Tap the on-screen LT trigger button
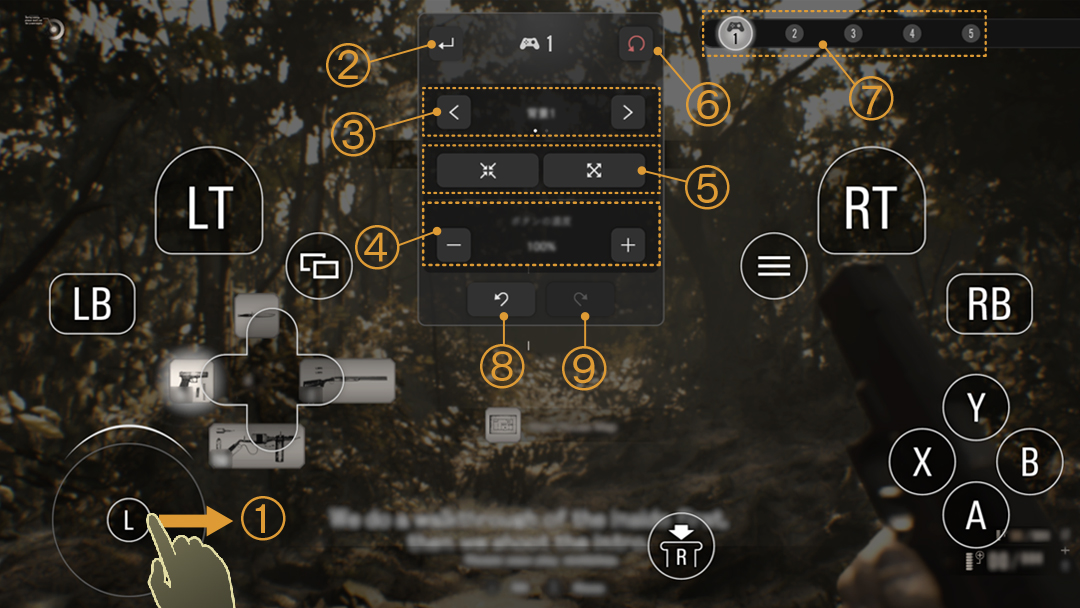This screenshot has width=1080, height=608. [x=209, y=207]
